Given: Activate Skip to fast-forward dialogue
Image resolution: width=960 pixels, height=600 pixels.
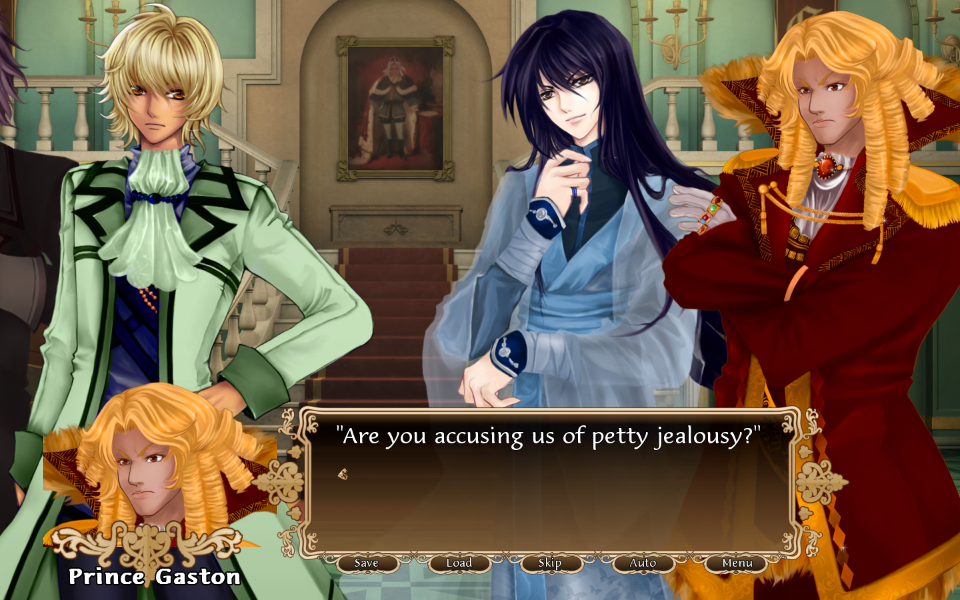Looking at the screenshot, I should point(550,563).
